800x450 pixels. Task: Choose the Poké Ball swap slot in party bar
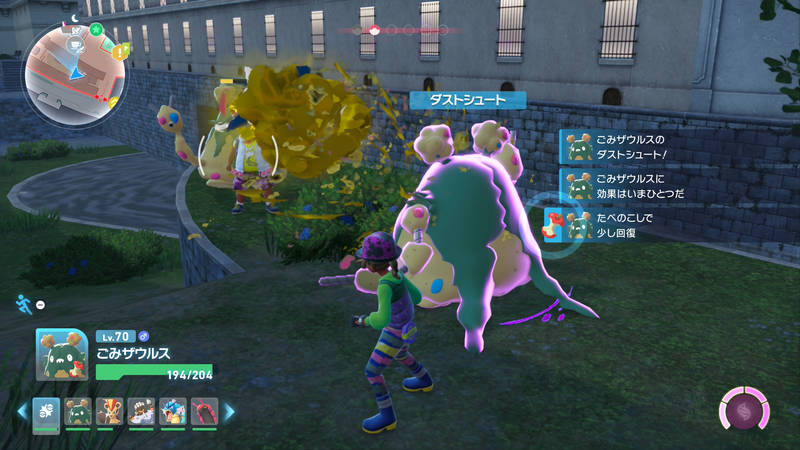point(47,409)
